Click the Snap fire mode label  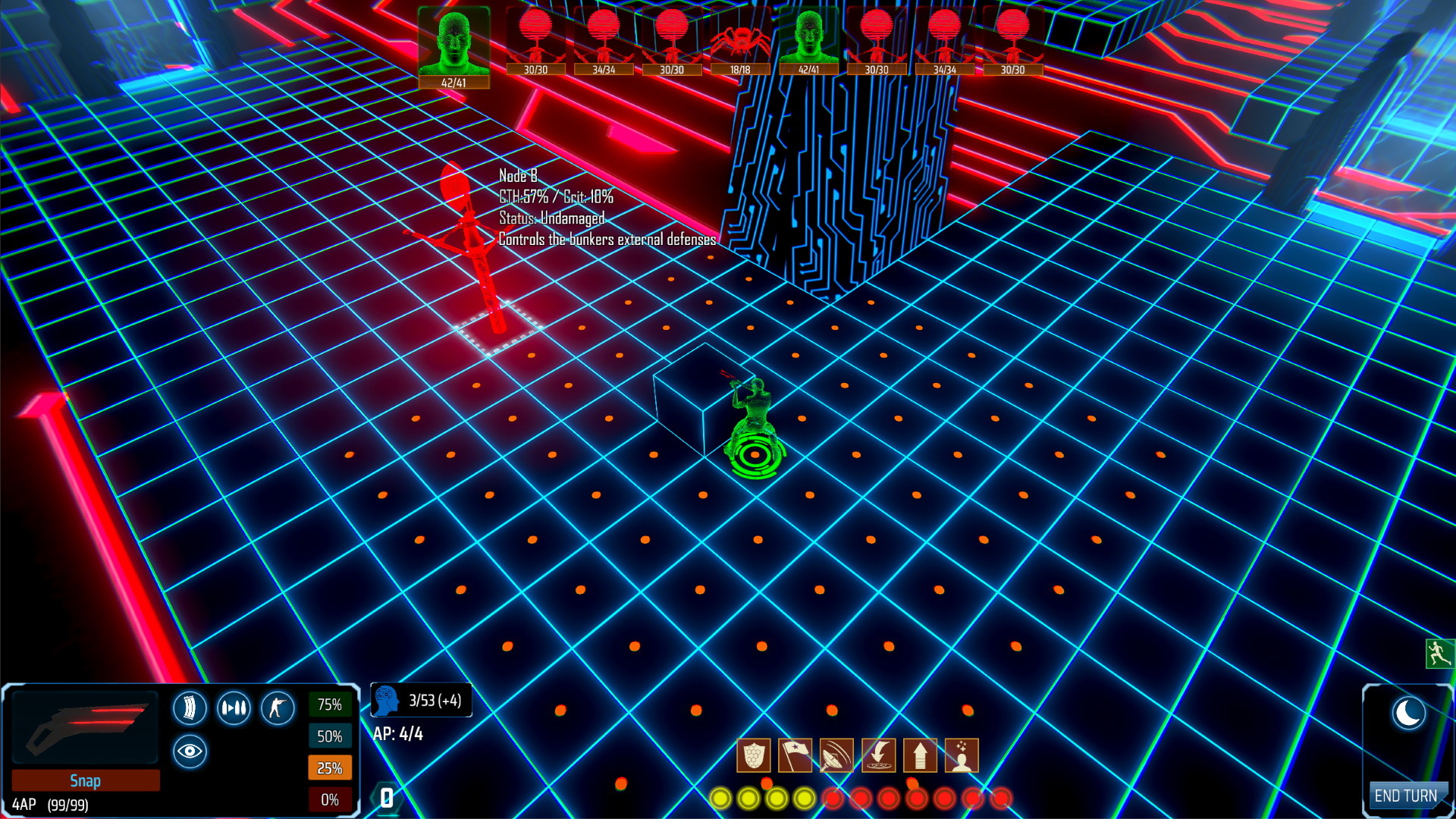(86, 780)
